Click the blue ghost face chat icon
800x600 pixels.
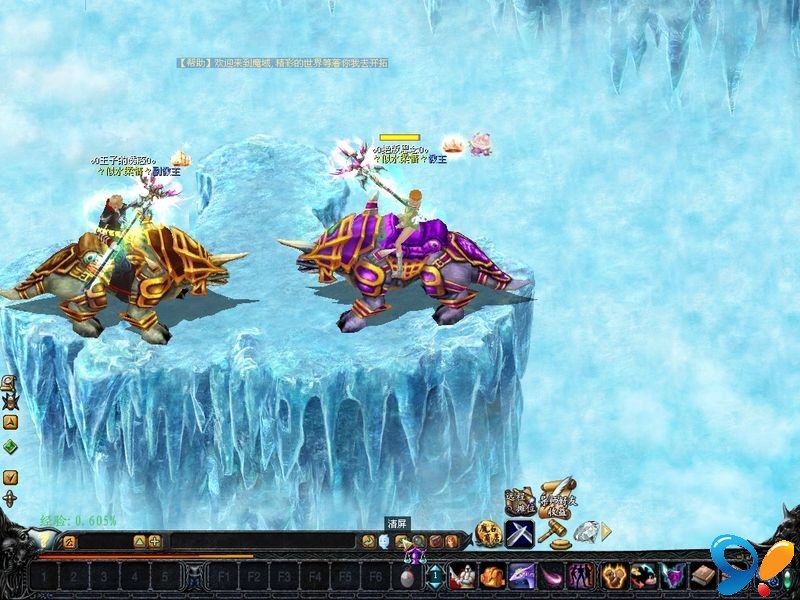[384, 542]
